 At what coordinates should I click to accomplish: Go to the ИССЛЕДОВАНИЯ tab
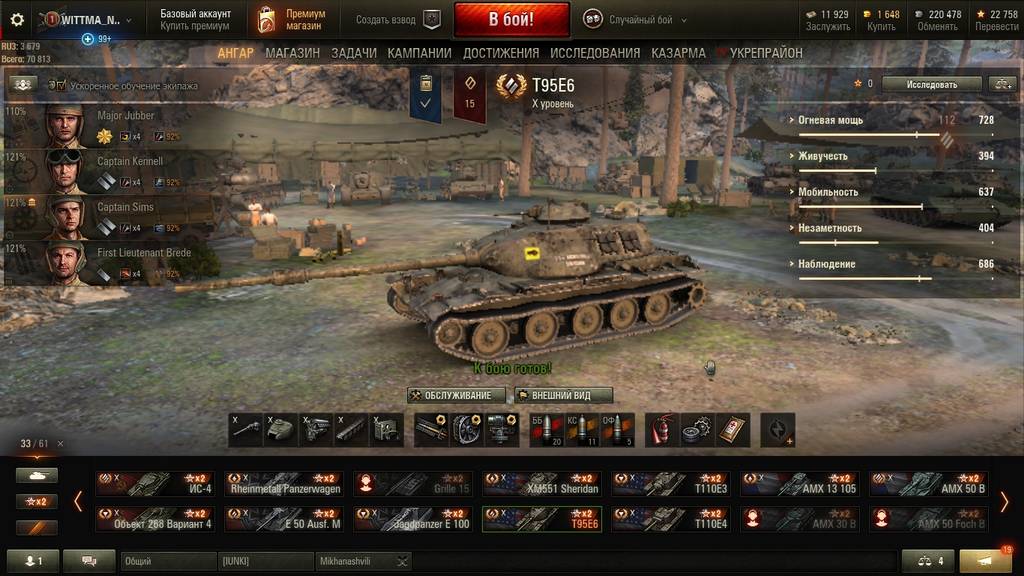click(594, 53)
